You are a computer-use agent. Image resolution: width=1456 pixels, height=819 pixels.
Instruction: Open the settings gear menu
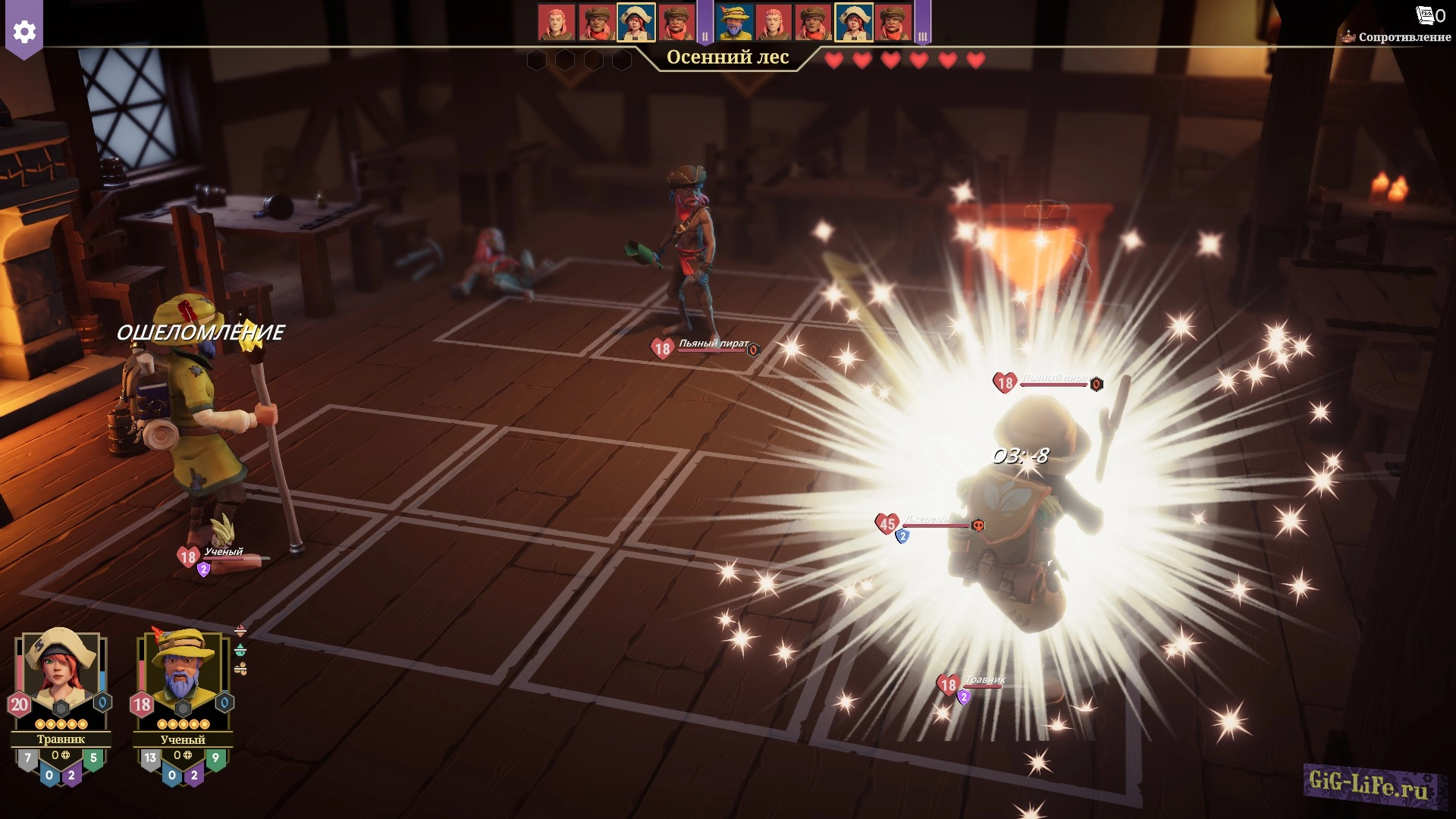[24, 32]
